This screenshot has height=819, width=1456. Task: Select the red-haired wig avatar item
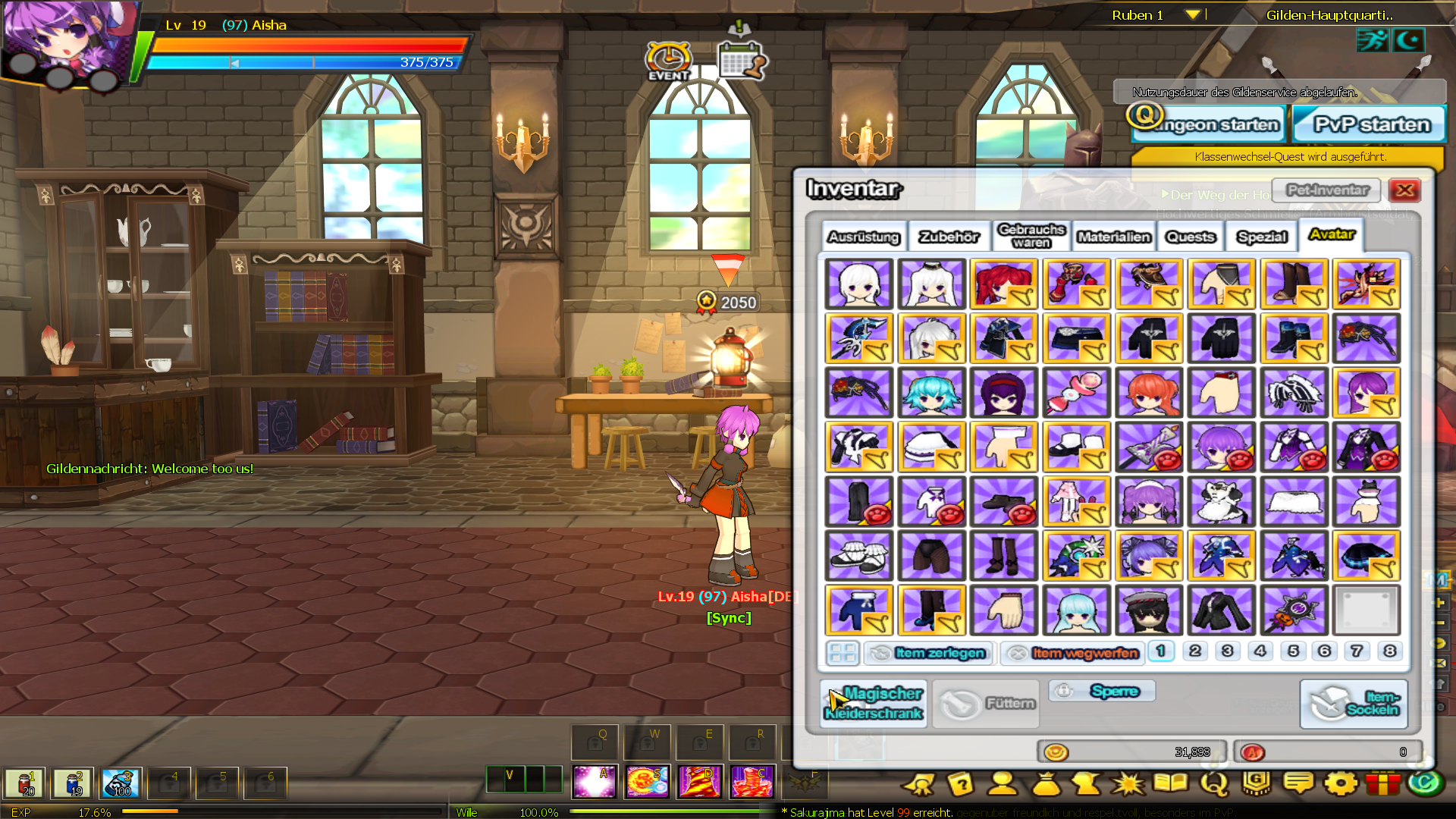(x=1003, y=284)
